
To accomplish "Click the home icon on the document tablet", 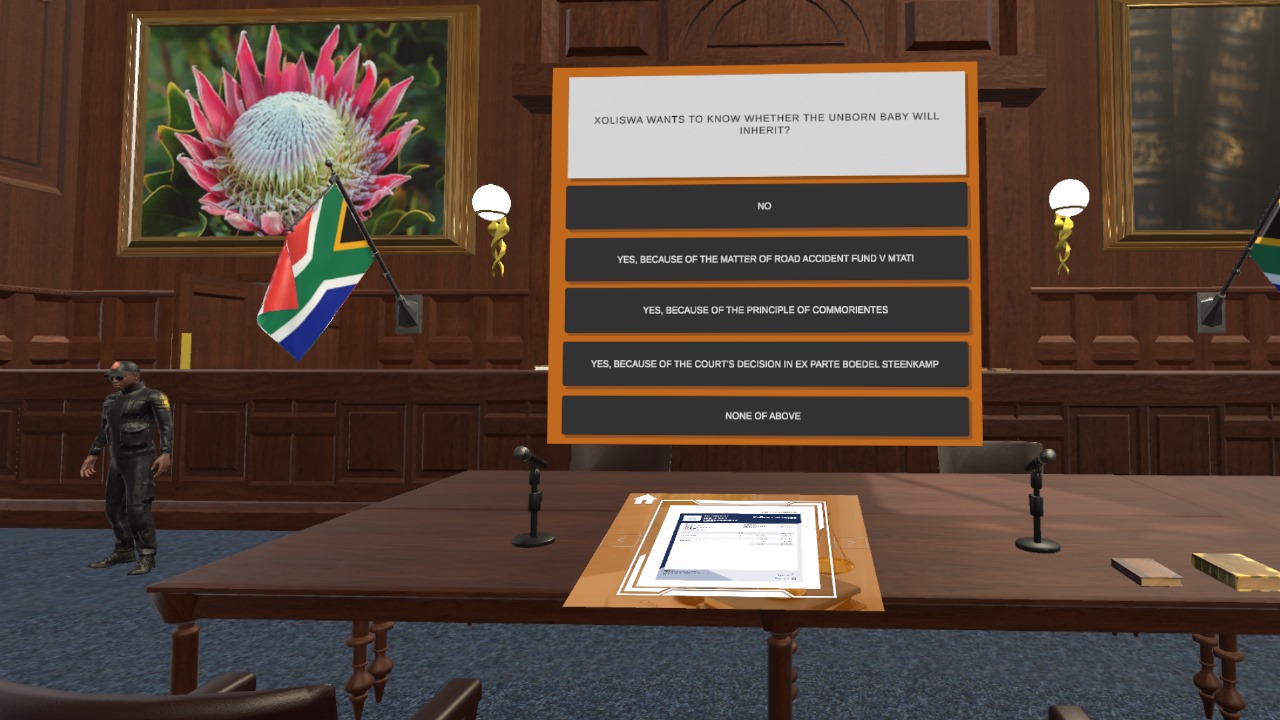I will point(645,499).
